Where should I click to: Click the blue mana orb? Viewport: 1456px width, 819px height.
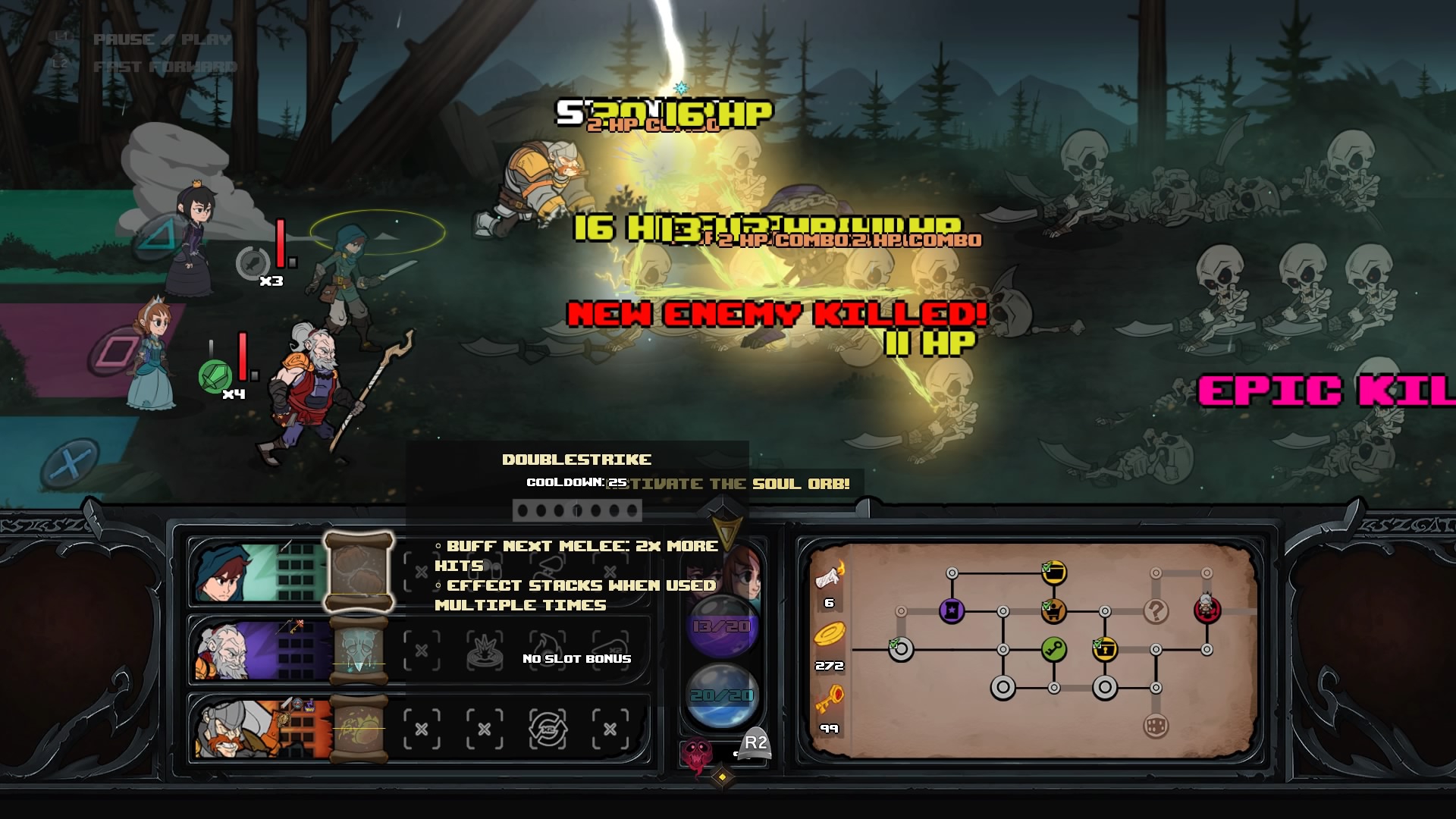coord(721,695)
